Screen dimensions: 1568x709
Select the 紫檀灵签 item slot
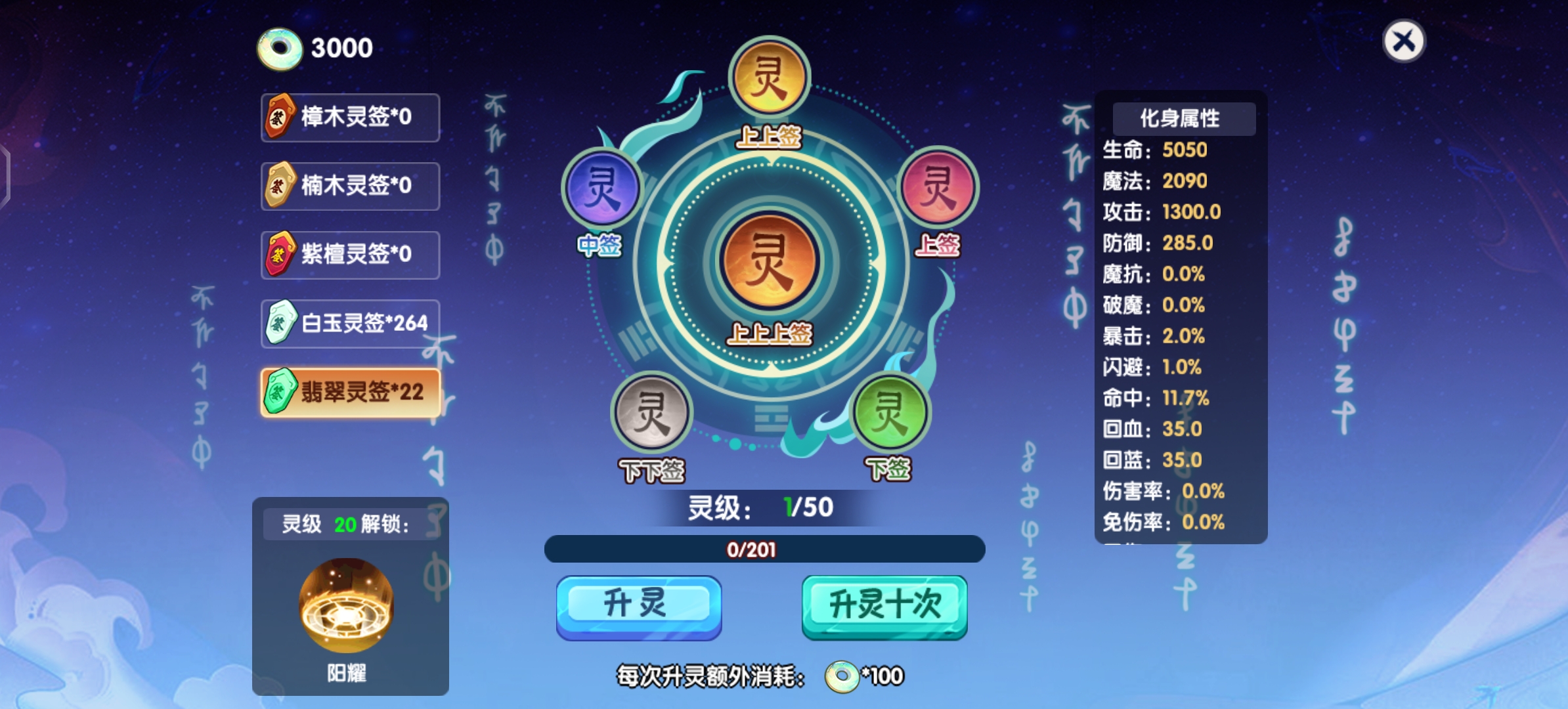(x=350, y=254)
